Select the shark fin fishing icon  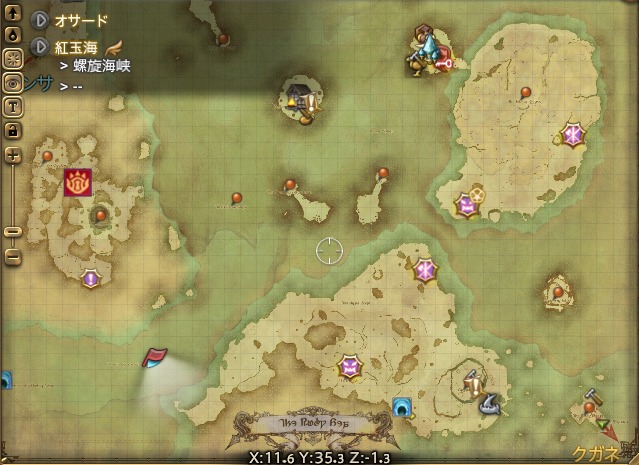click(490, 404)
